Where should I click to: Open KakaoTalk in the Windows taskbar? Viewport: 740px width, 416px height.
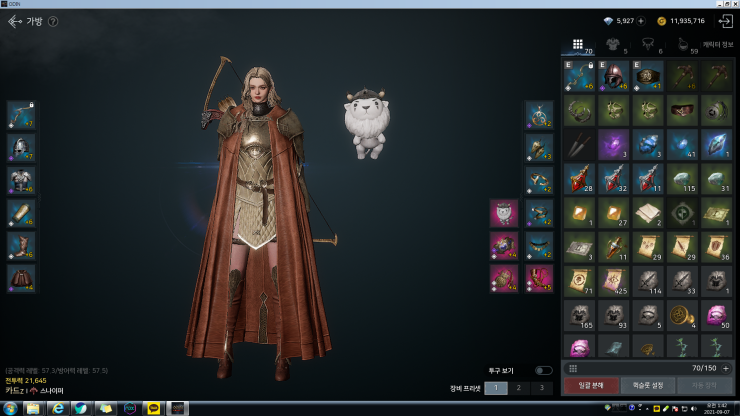click(153, 408)
